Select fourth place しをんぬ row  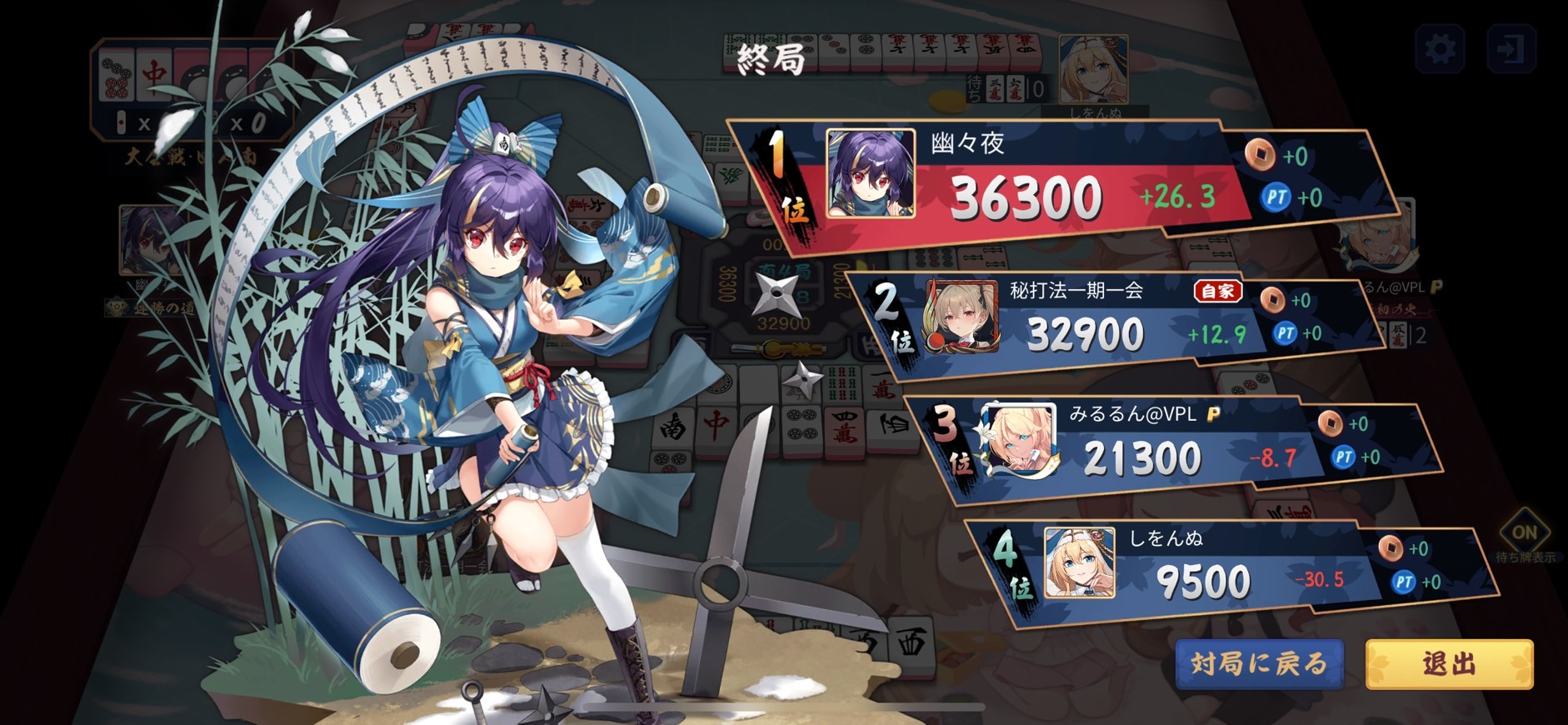pos(1200,571)
